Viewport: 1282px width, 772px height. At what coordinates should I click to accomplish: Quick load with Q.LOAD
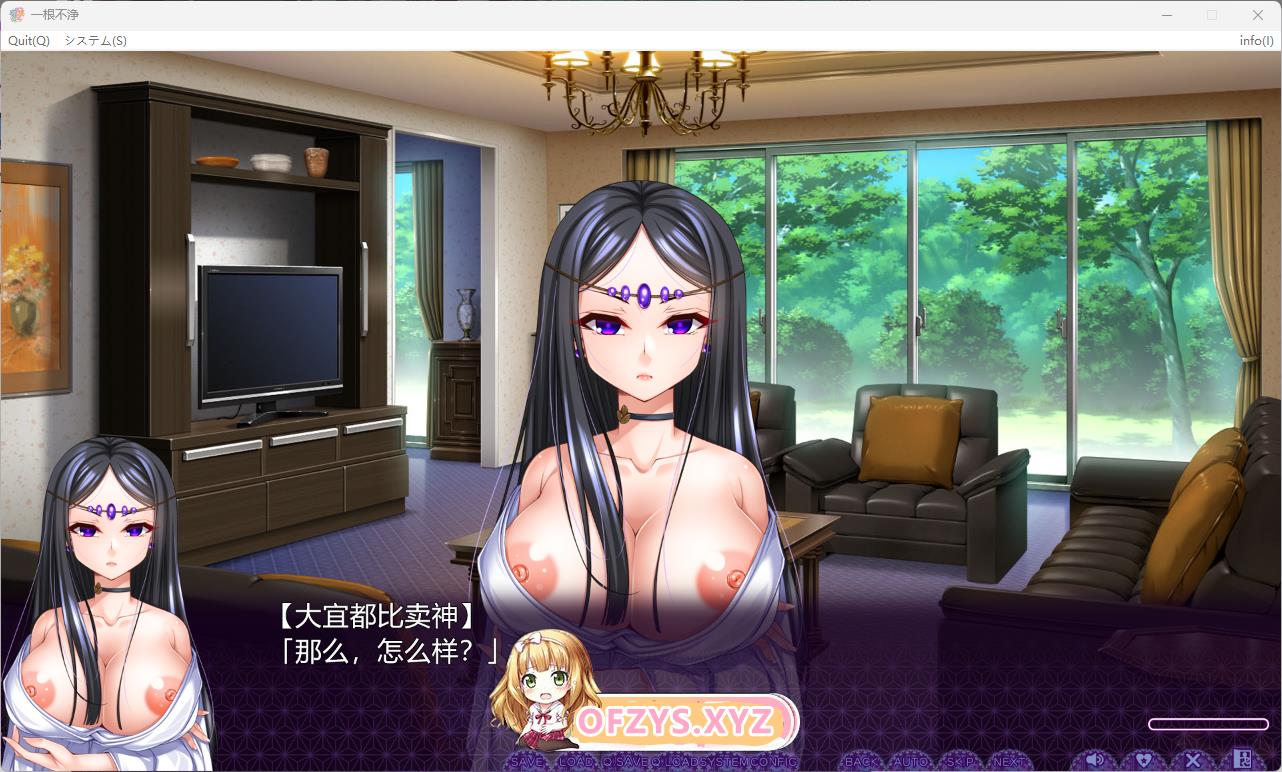tap(676, 761)
